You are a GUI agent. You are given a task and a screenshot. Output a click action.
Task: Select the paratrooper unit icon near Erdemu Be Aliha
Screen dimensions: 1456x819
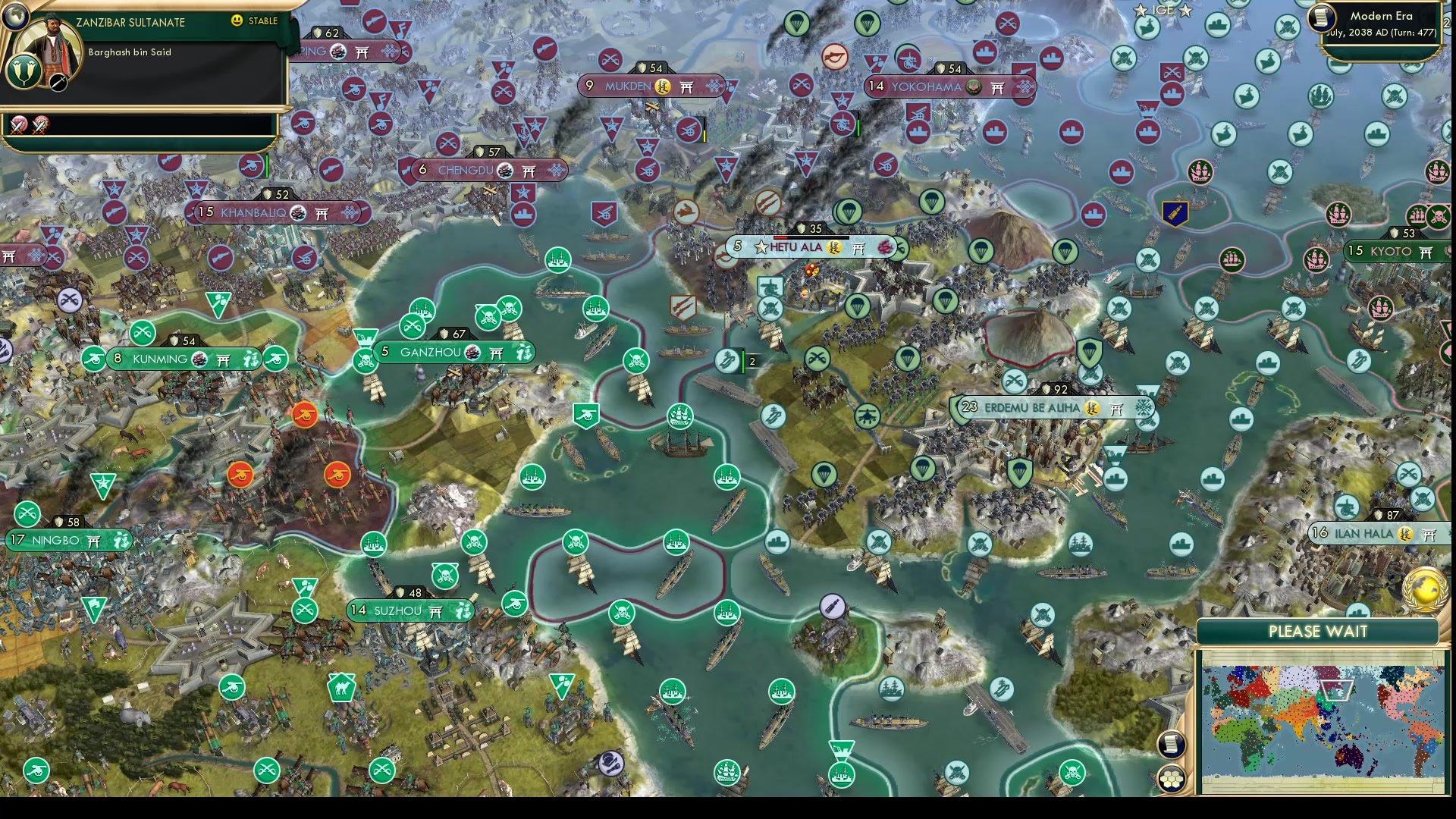[x=1089, y=352]
